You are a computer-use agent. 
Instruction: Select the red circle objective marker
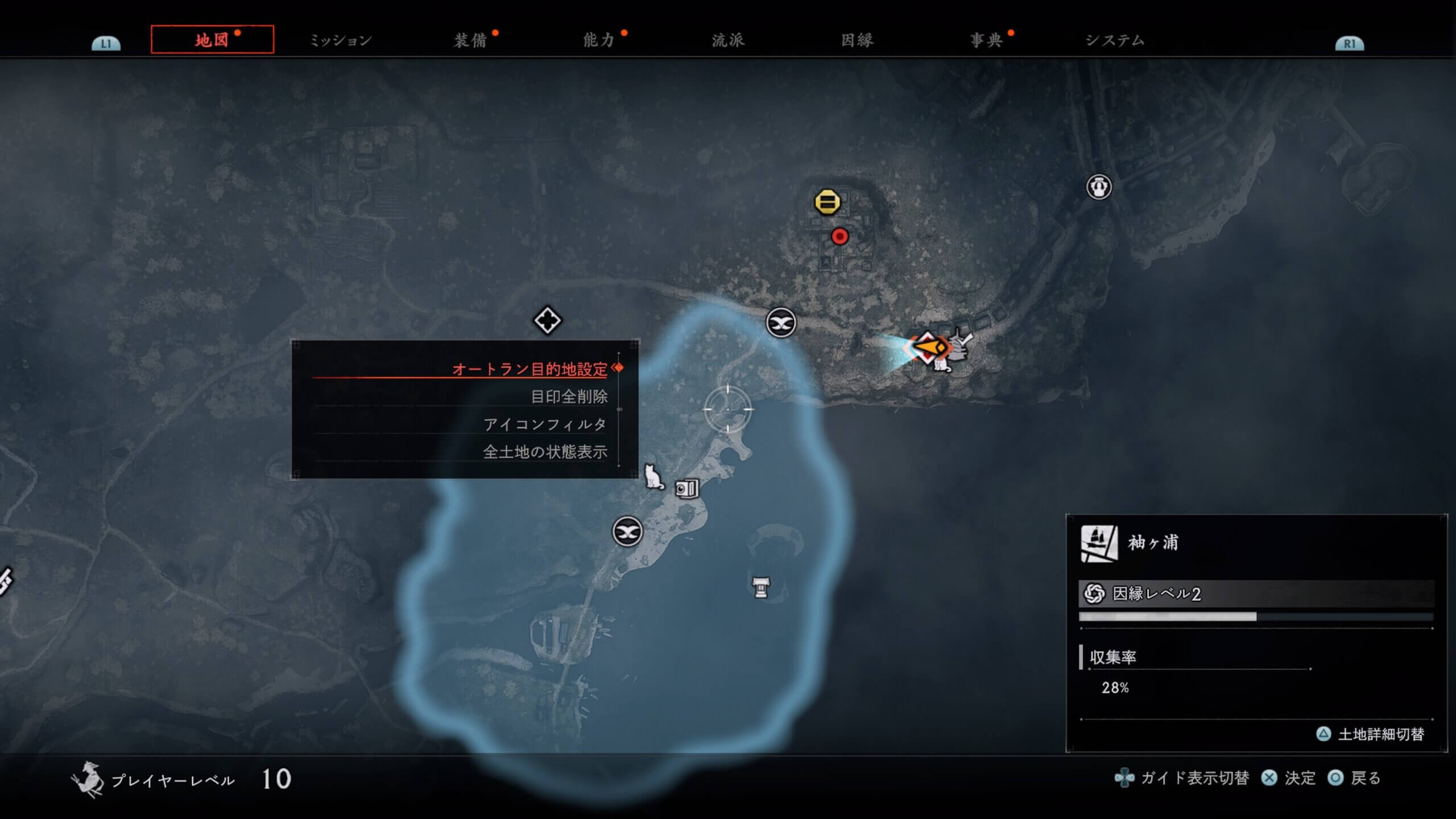pyautogui.click(x=839, y=236)
